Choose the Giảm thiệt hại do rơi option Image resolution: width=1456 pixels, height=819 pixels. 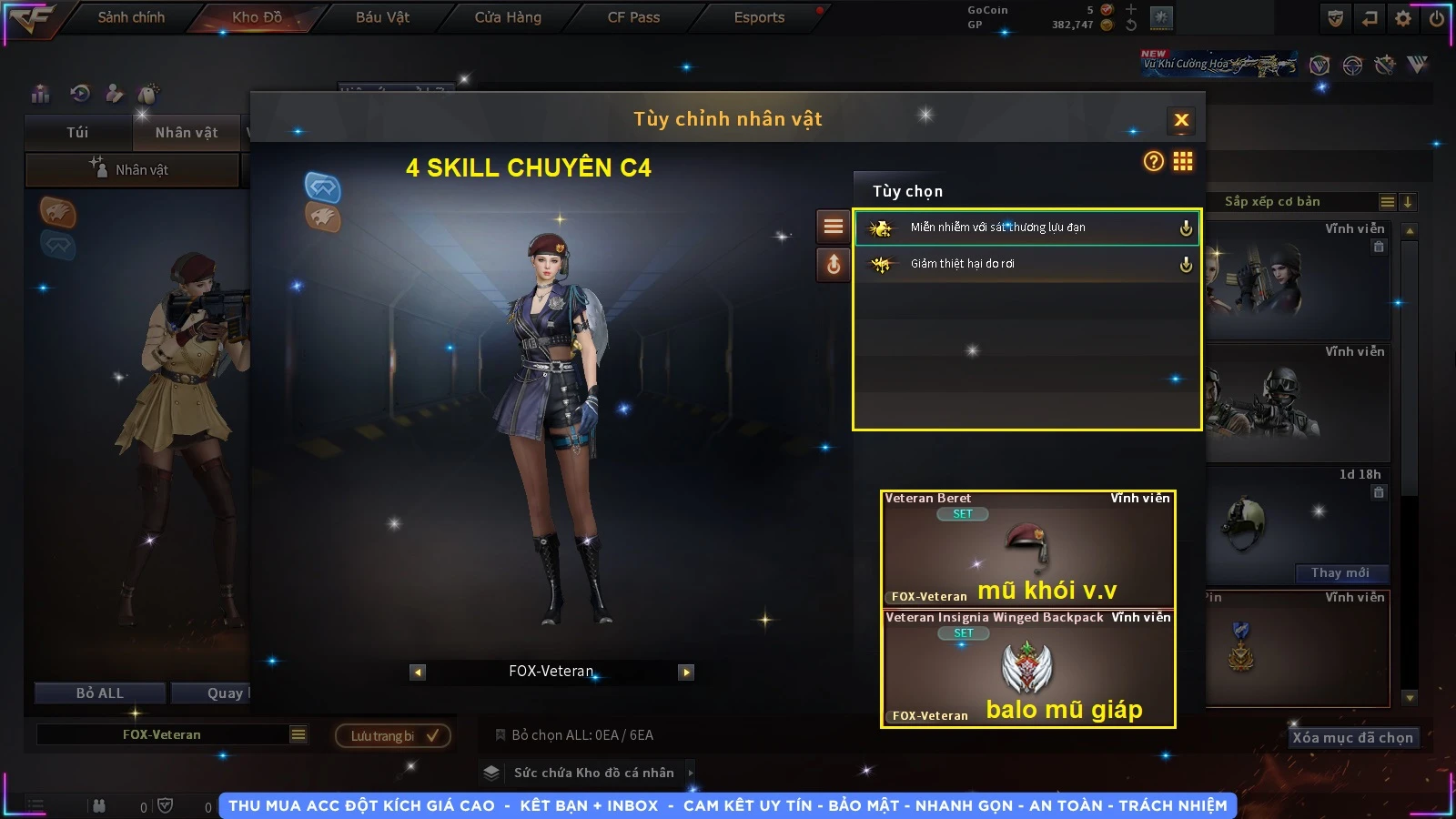[x=1026, y=264]
